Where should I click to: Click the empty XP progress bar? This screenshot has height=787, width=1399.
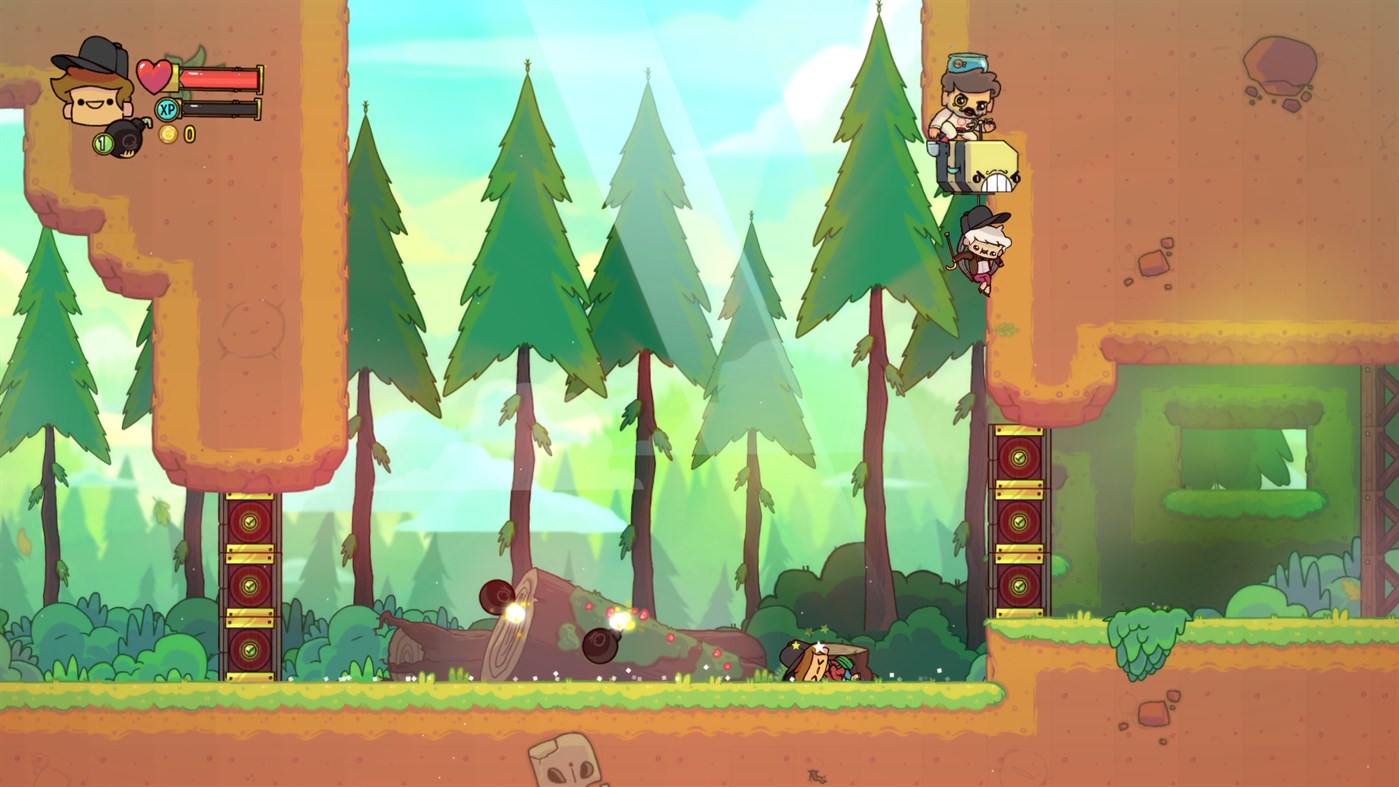click(x=220, y=108)
